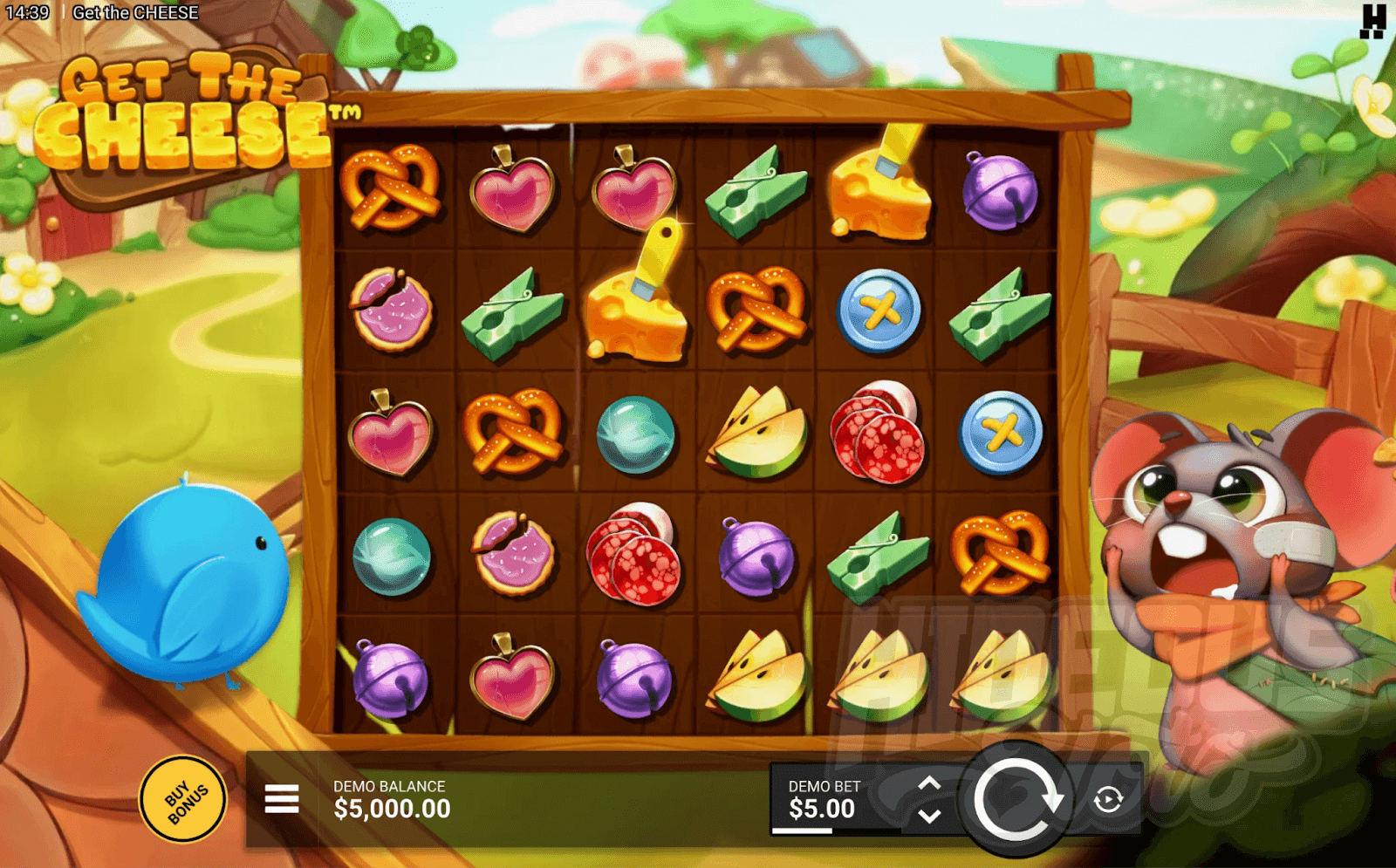
Task: Open the hamburger game menu
Action: (x=282, y=798)
